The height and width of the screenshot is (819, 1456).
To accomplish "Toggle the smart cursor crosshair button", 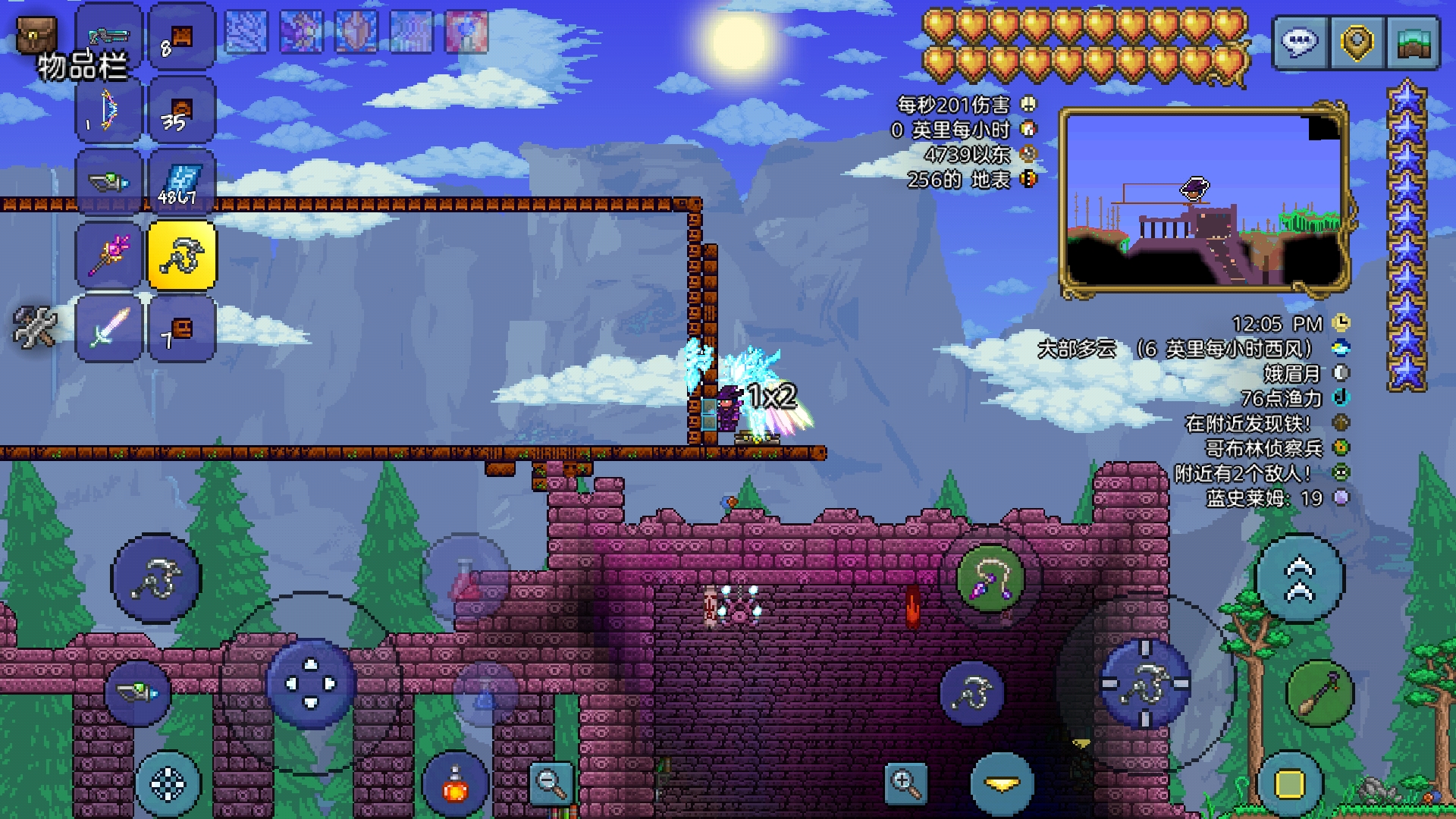I will click(x=168, y=784).
